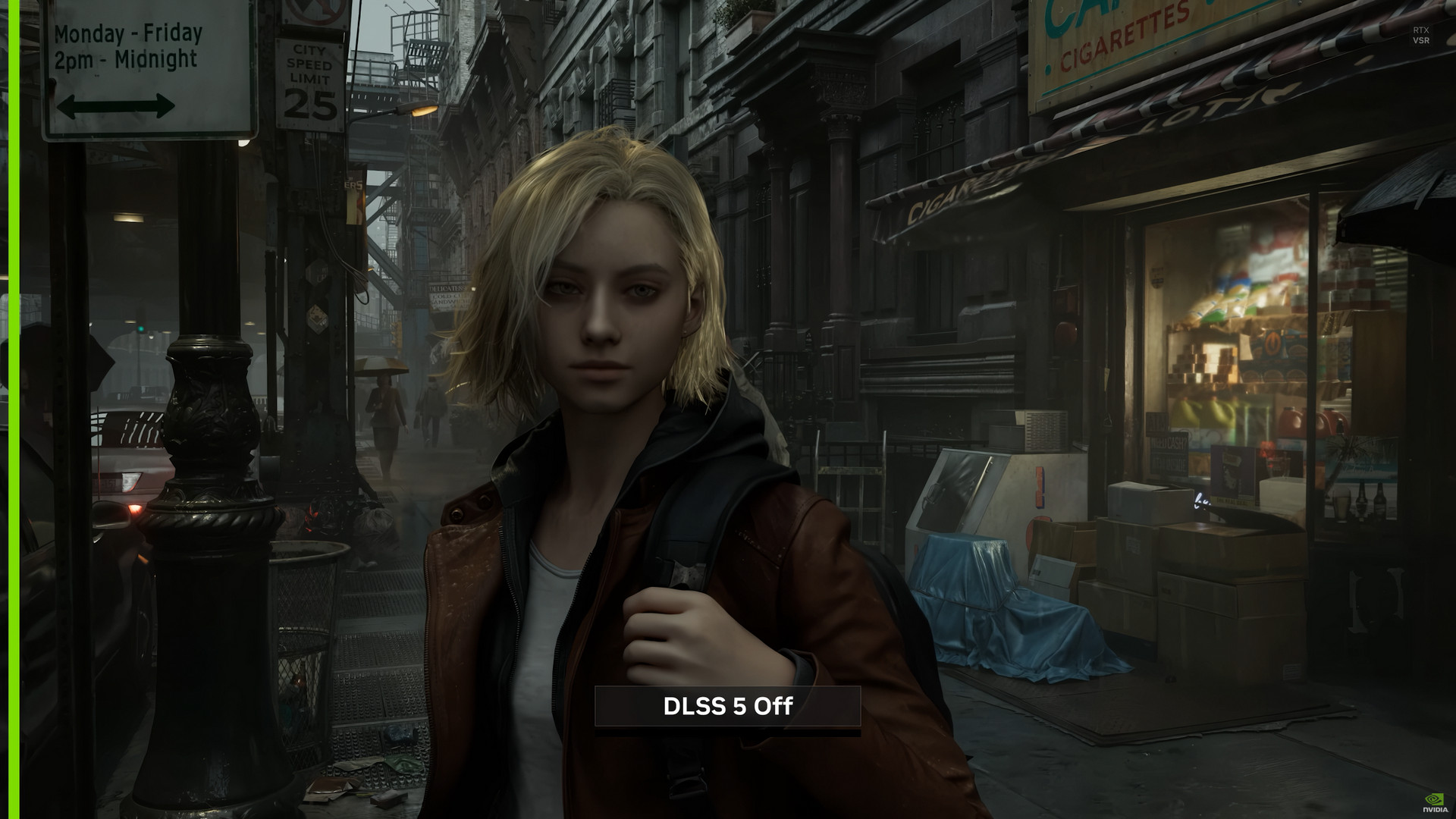Click the DLSS 5 Off label
1456x819 pixels.
coord(727,707)
